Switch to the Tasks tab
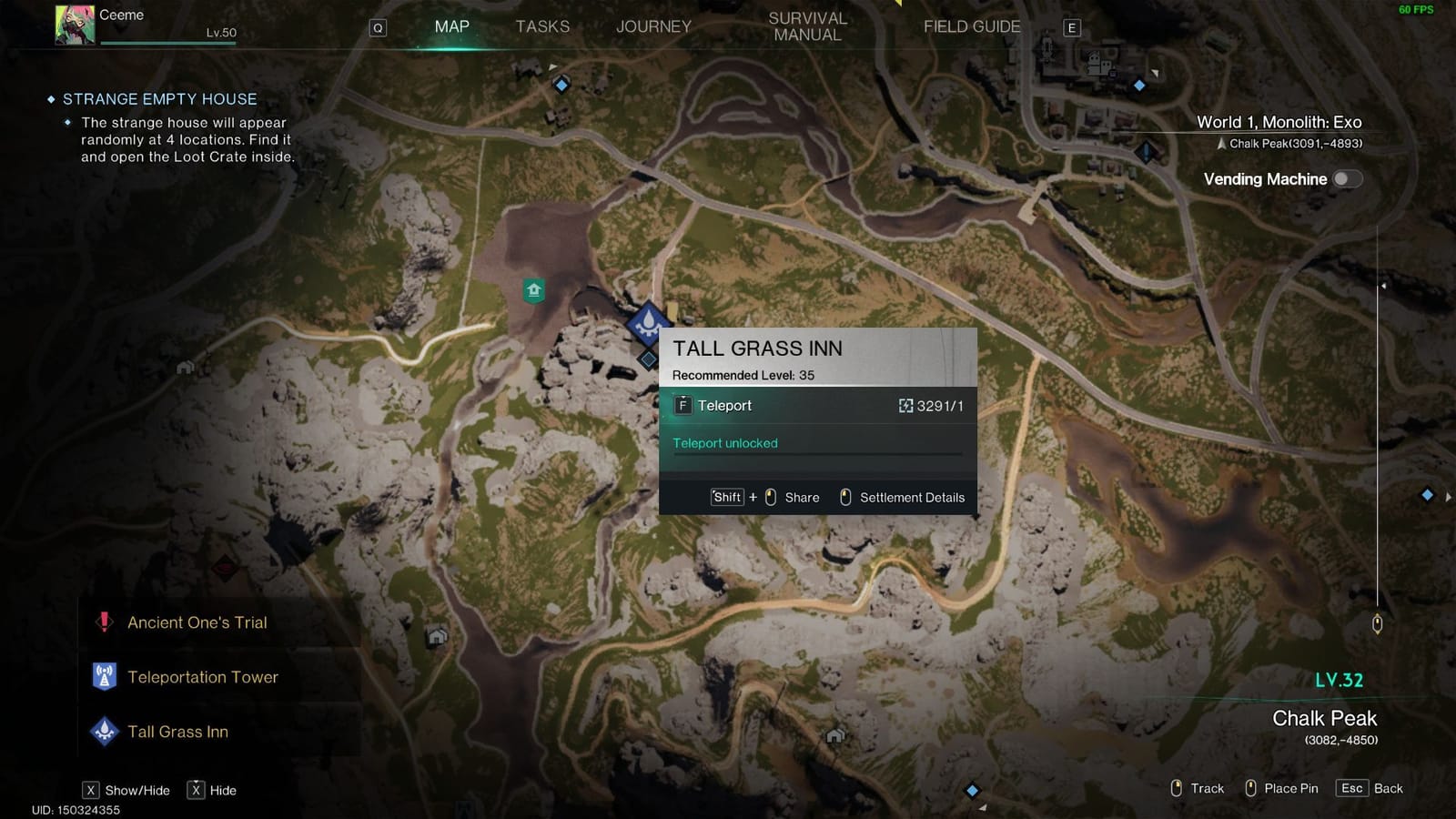 [542, 26]
